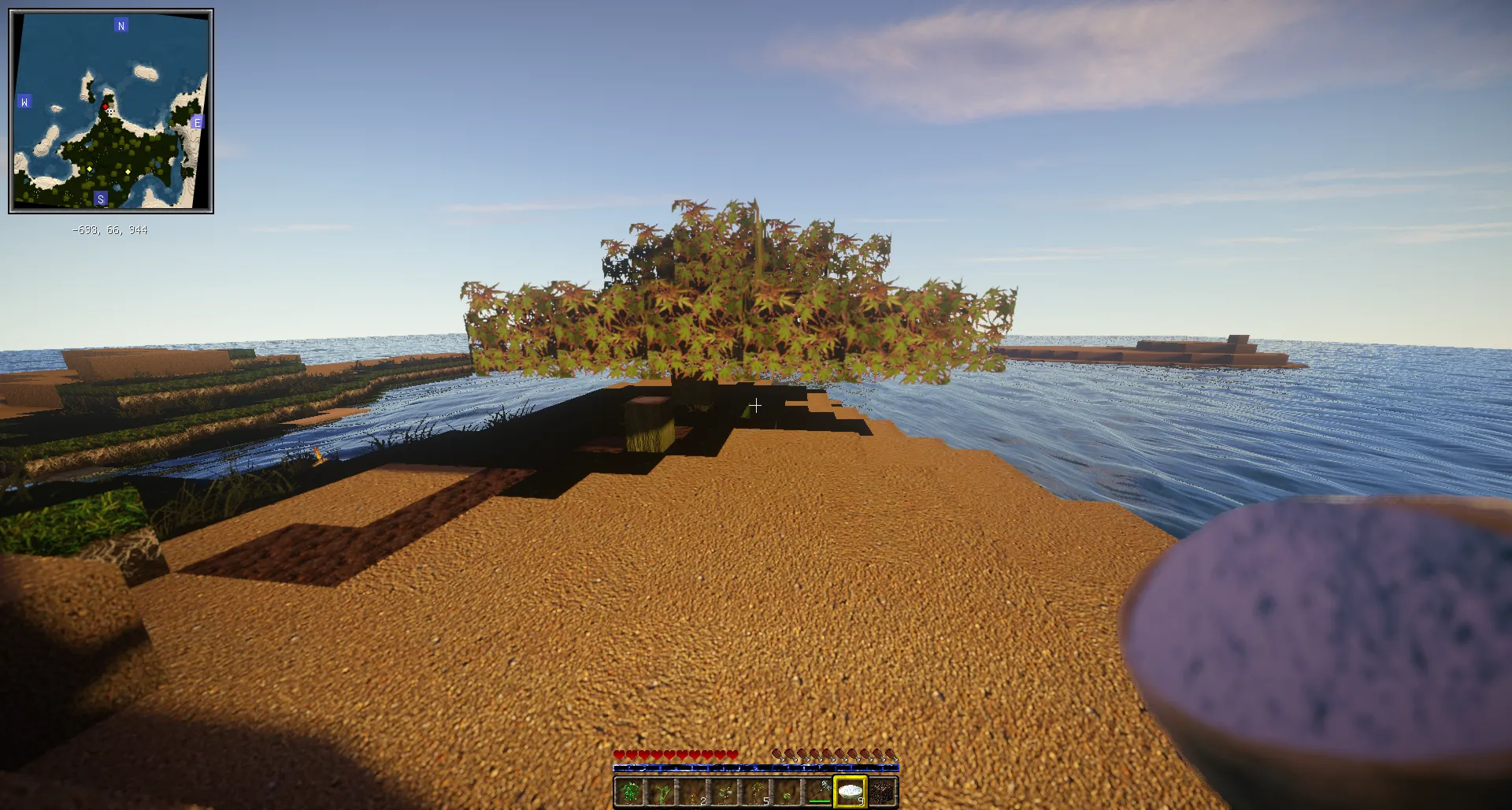1512x810 pixels.
Task: Click the rightmost red heart in the health bar
Action: 732,754
